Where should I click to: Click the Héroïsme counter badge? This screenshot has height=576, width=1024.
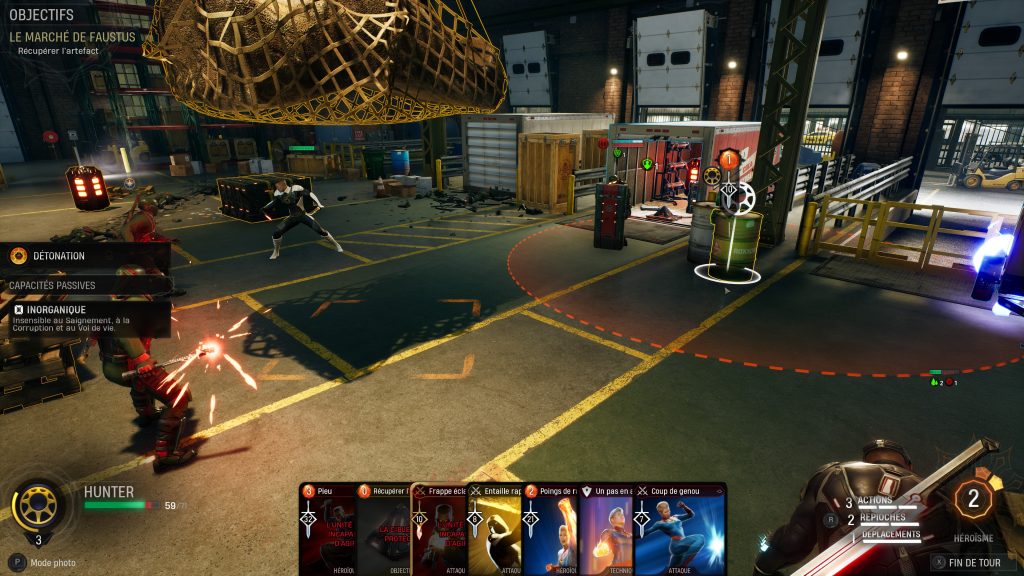click(x=973, y=500)
